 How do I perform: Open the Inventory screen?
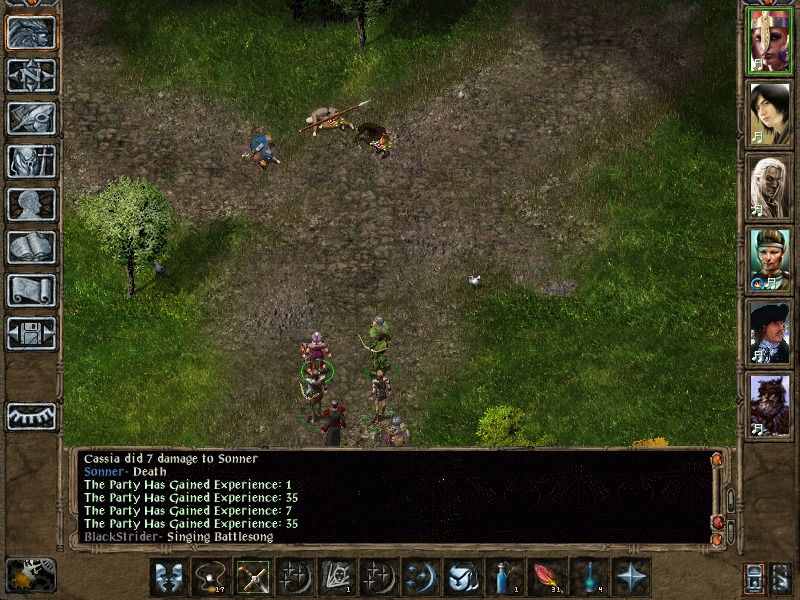pos(31,161)
